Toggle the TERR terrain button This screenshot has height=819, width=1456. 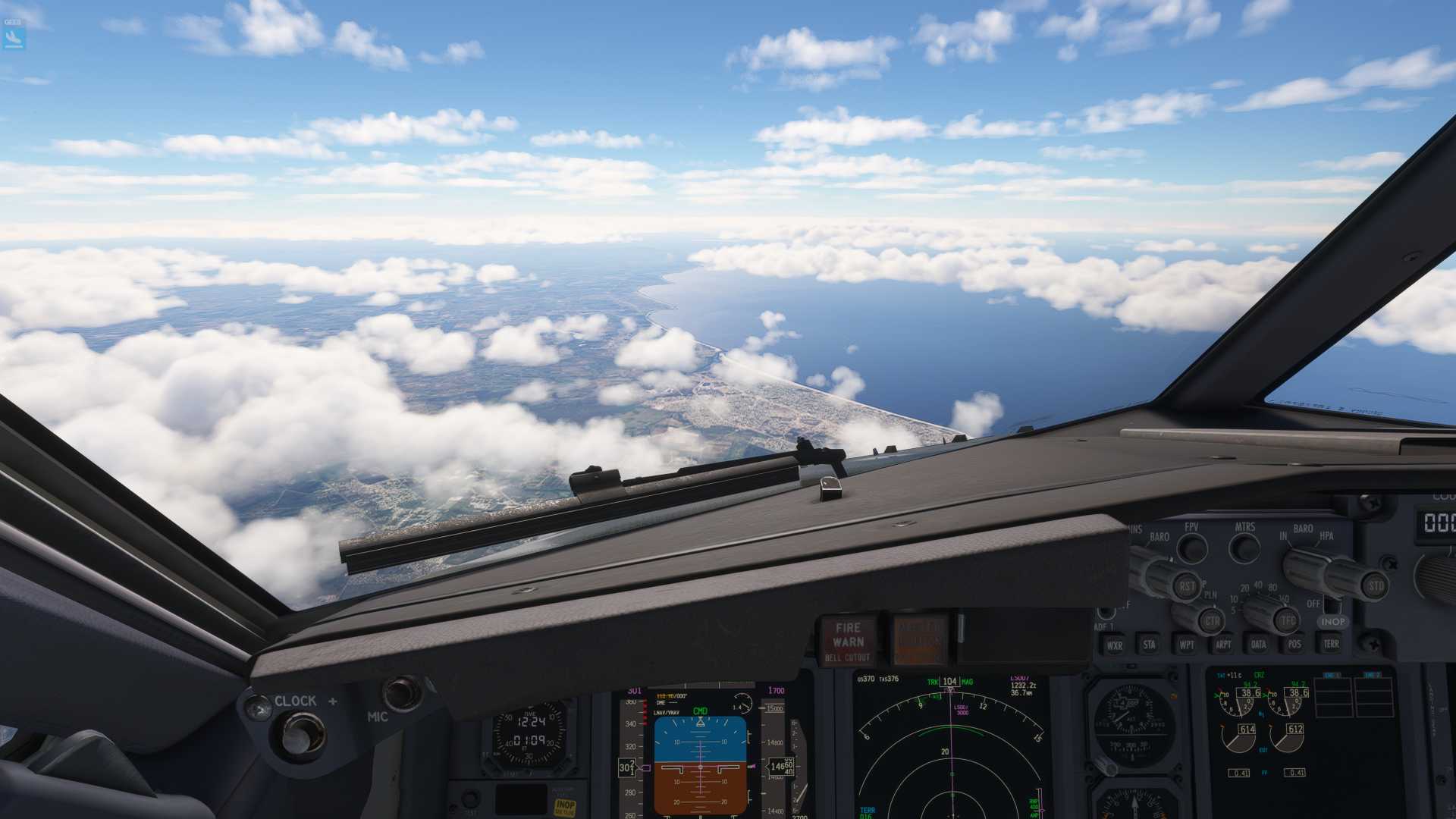(1331, 644)
